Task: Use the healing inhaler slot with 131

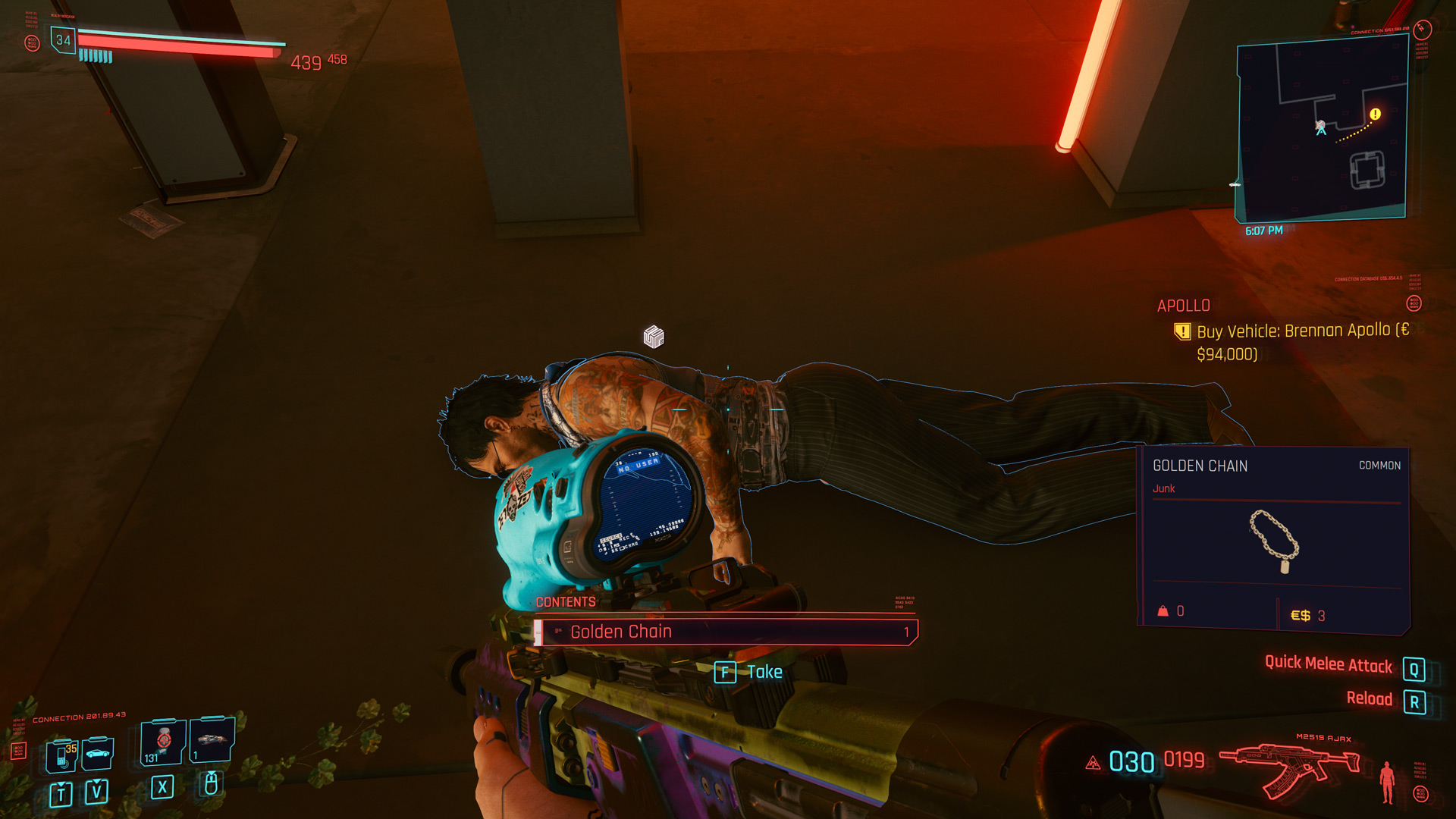Action: [163, 742]
